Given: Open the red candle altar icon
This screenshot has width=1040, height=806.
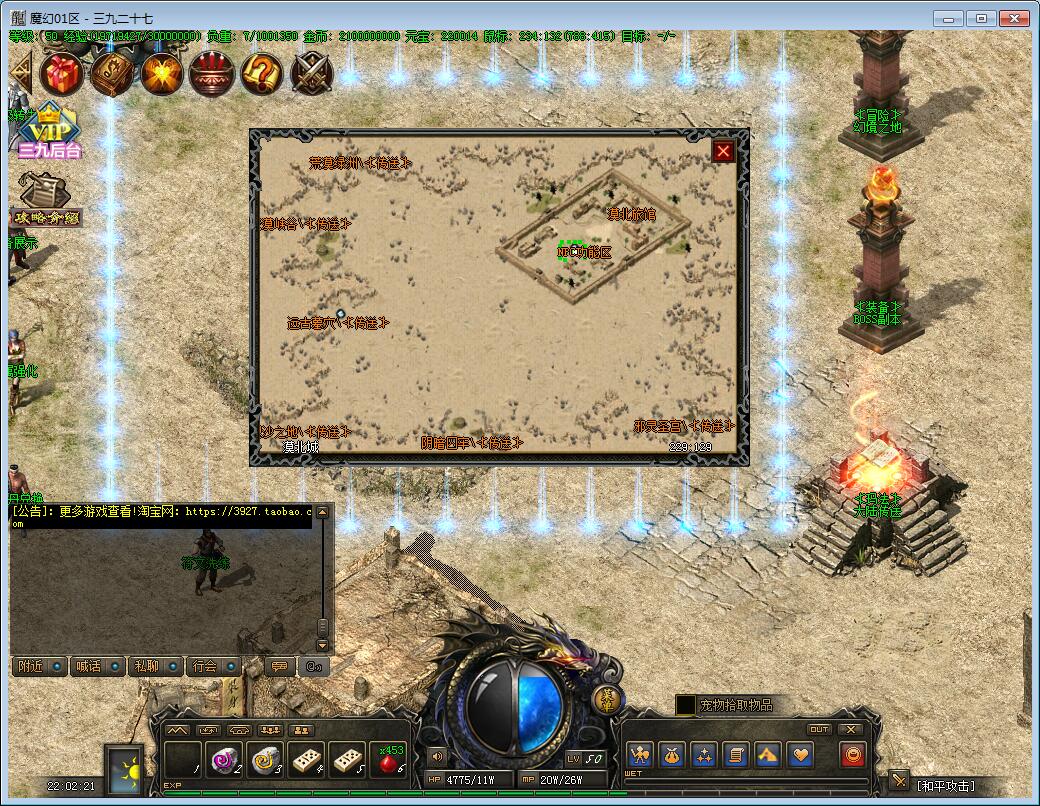Looking at the screenshot, I should pos(211,72).
